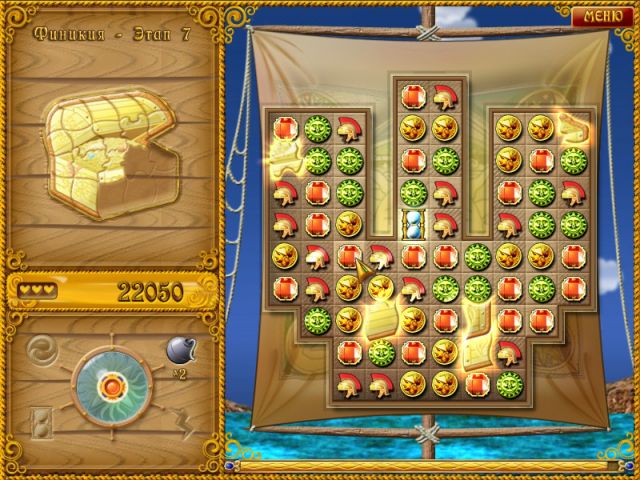
Task: Click the sun orb in the ship wheel
Action: [x=110, y=385]
